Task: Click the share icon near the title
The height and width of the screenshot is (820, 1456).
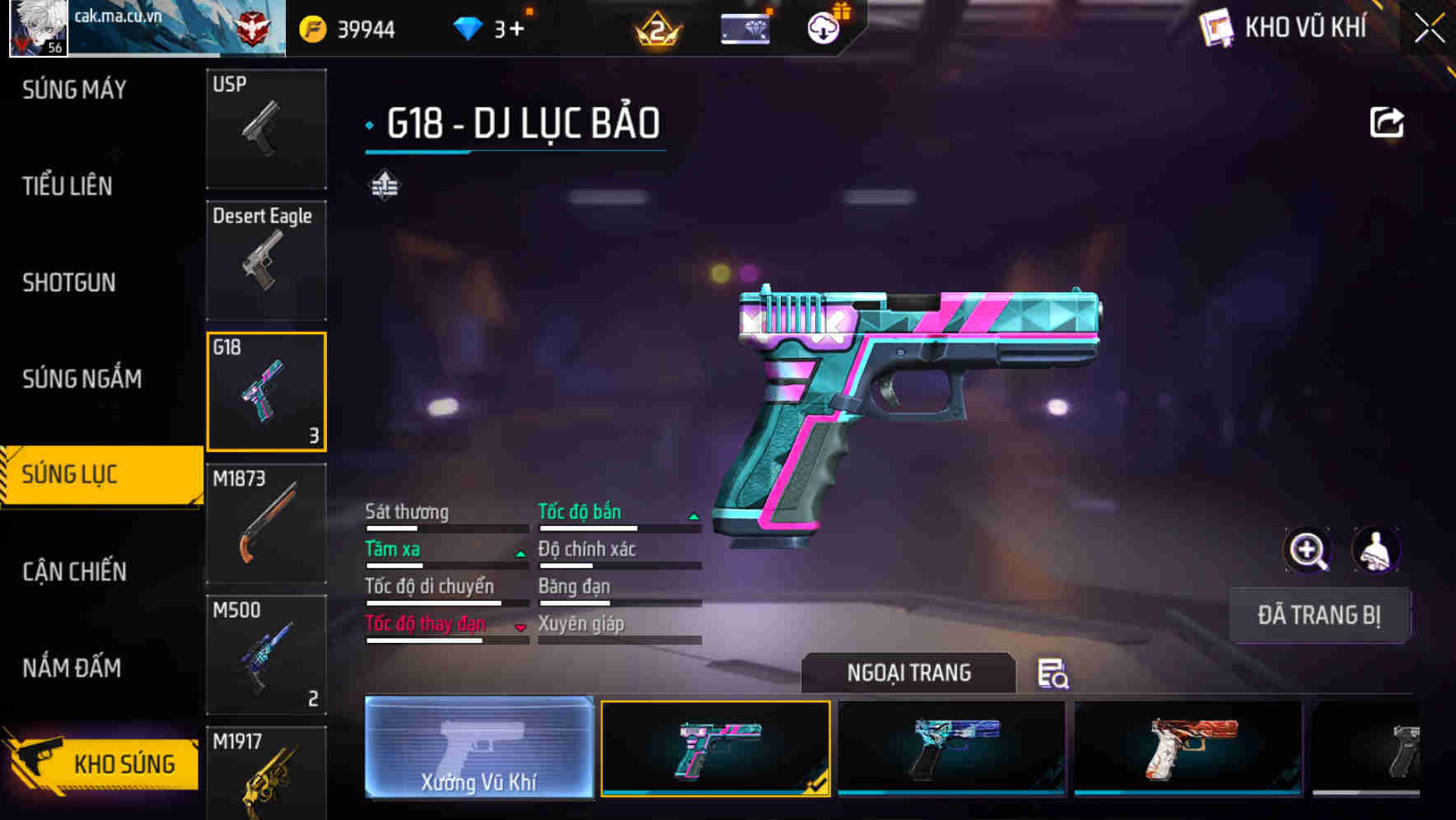Action: 1387,121
